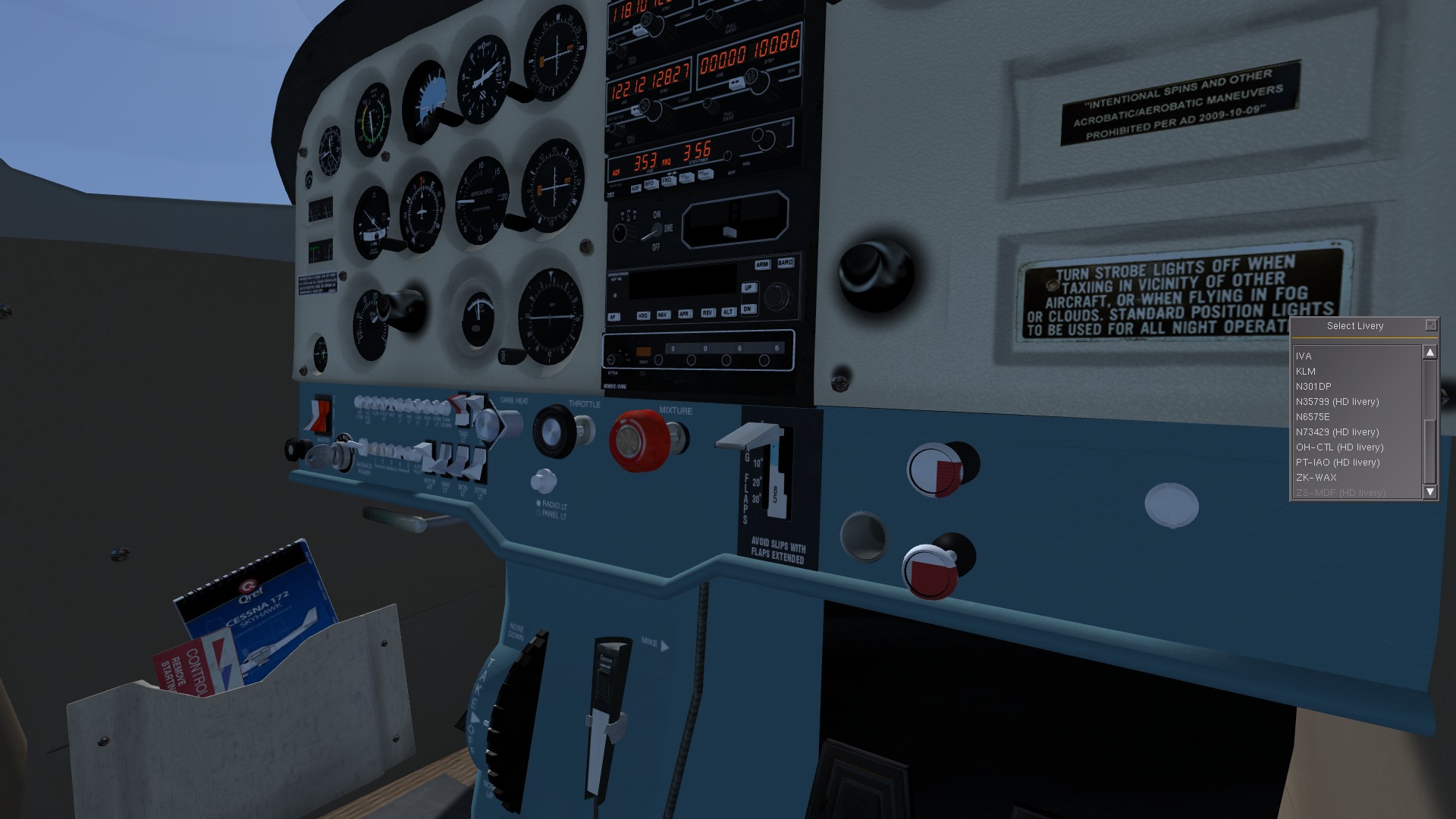
Task: Click the DME mode selector switch
Action: [657, 231]
